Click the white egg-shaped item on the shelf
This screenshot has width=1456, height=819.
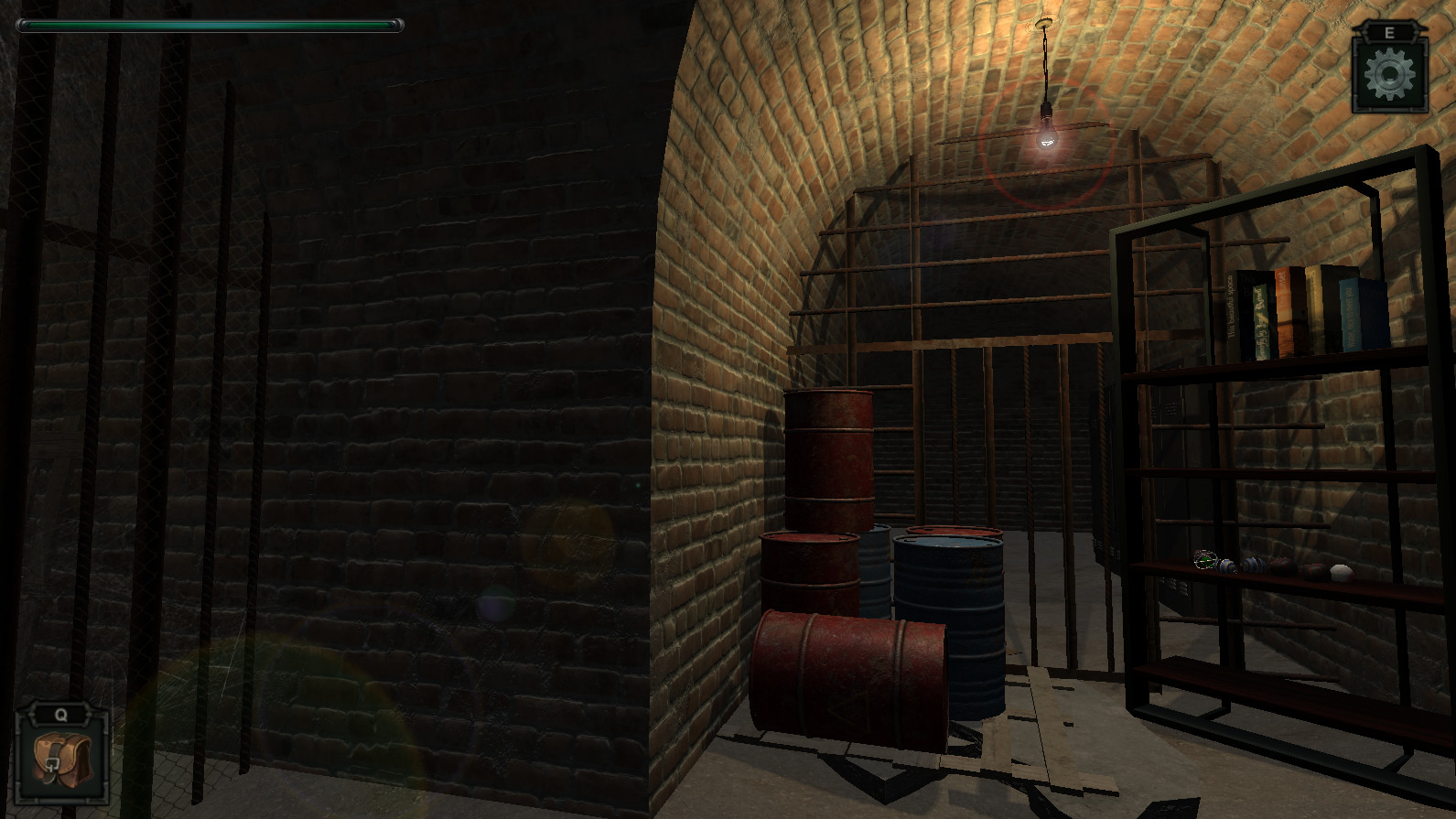tap(1342, 572)
